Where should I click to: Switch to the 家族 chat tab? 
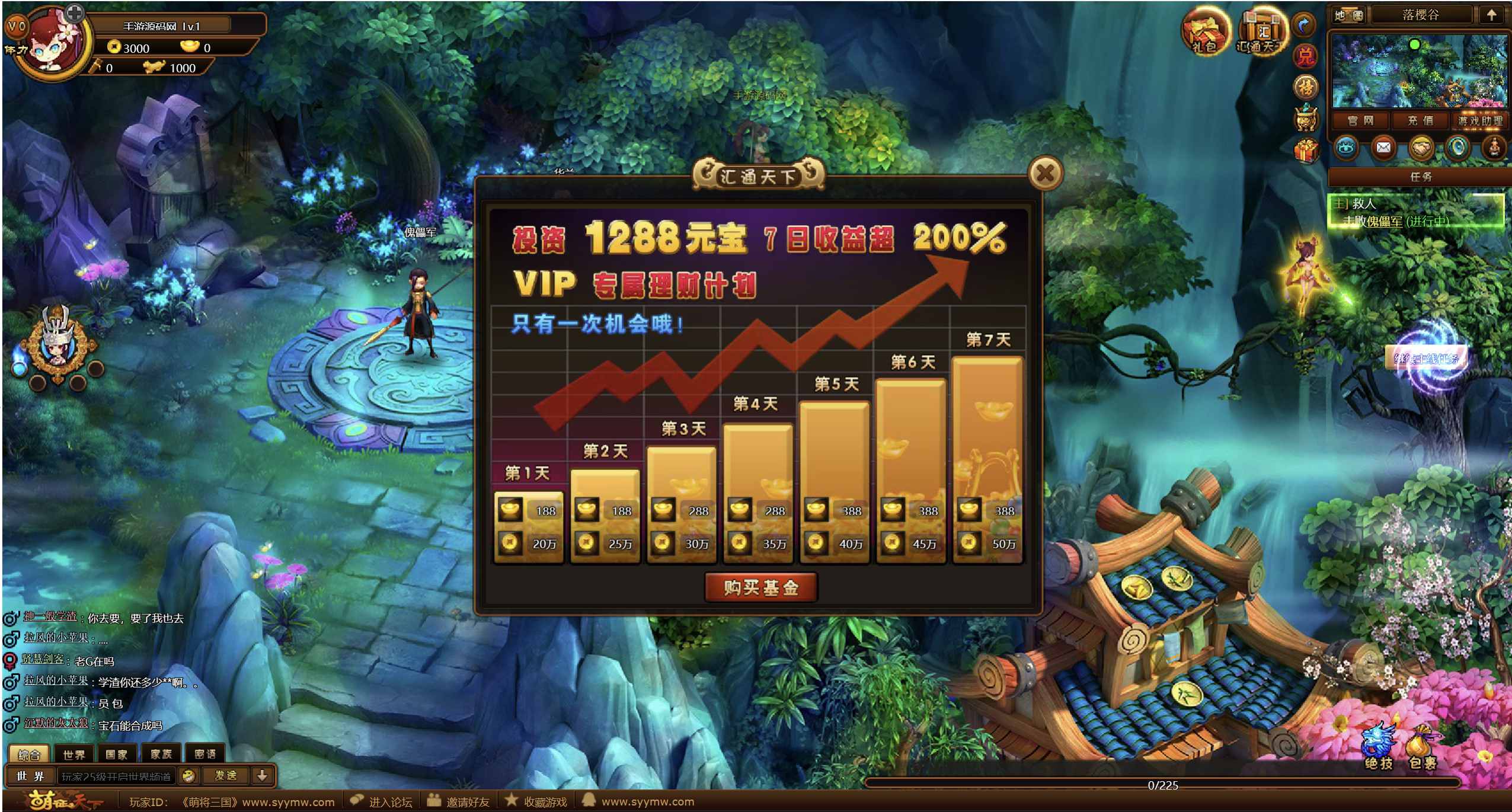(161, 754)
